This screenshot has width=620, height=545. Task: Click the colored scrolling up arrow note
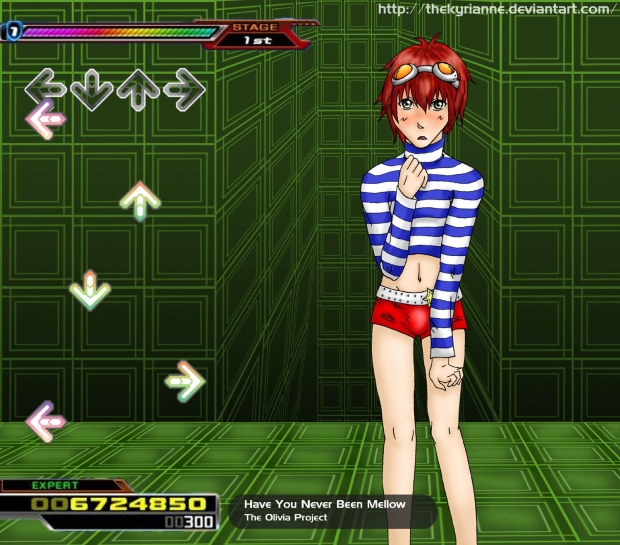(x=140, y=200)
